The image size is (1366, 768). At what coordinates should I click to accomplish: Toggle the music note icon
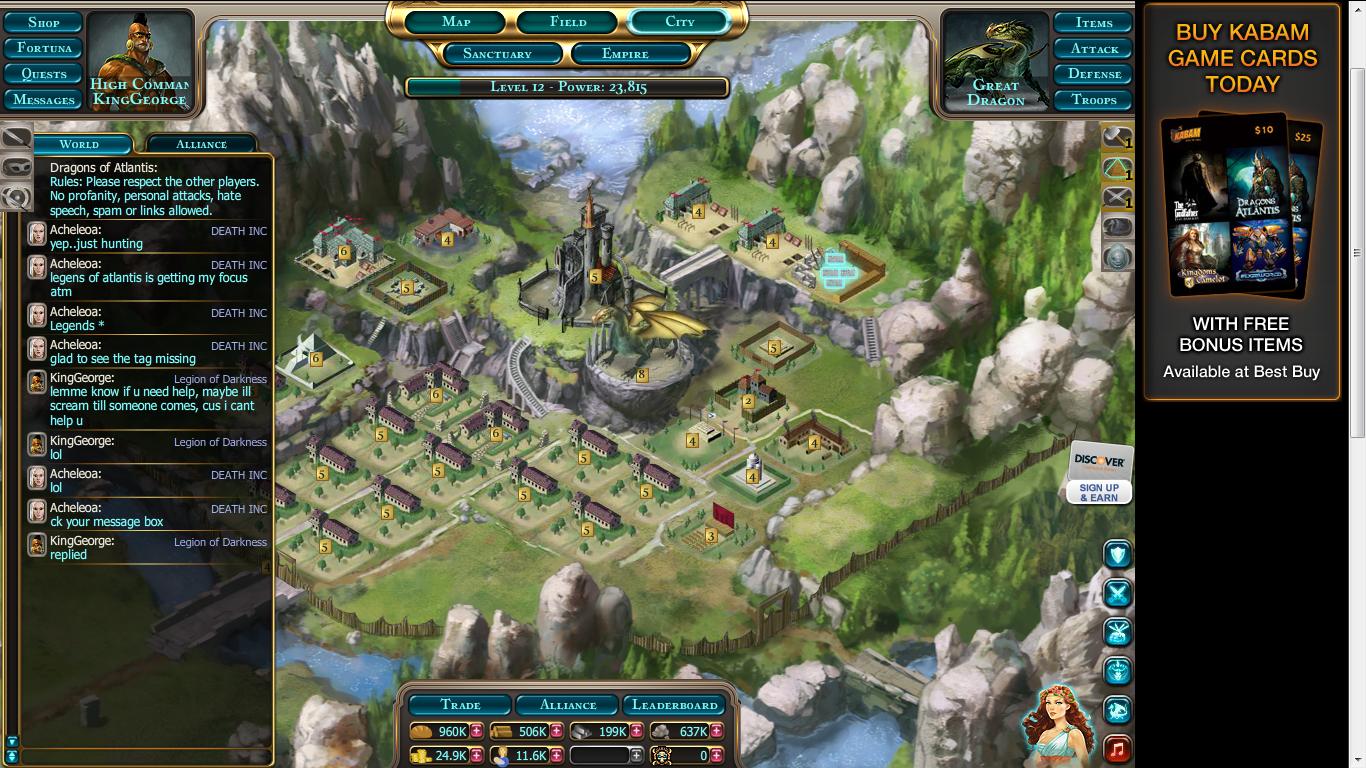pyautogui.click(x=1117, y=748)
